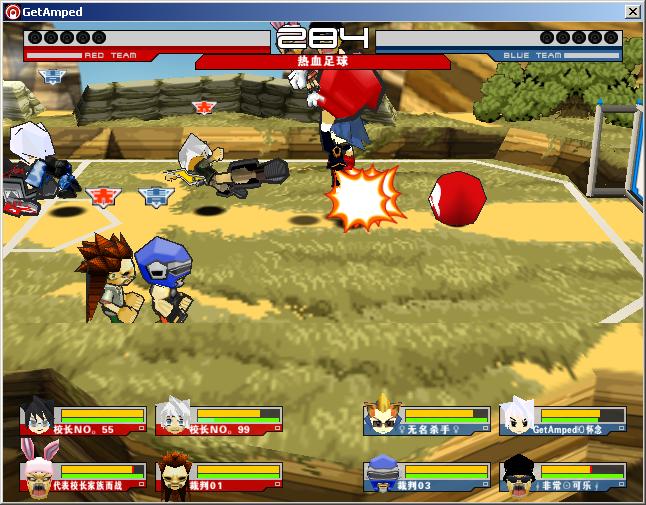Close the GetAmped window
646x505 pixels.
[632, 12]
